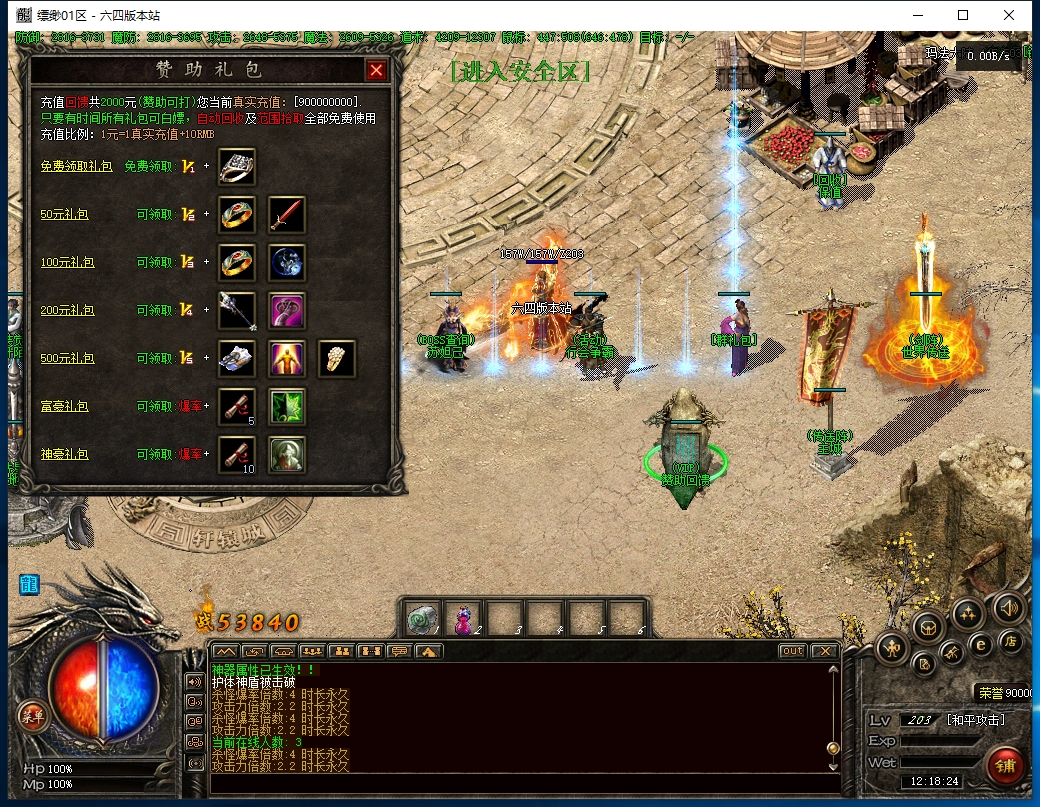Inspect the red sword reward icon
Screen dimensions: 1040x807
pos(287,214)
